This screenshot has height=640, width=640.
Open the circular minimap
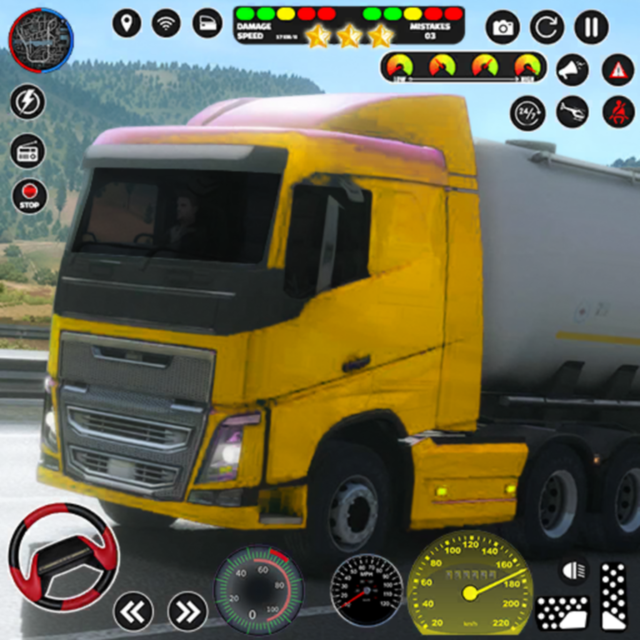pyautogui.click(x=41, y=38)
